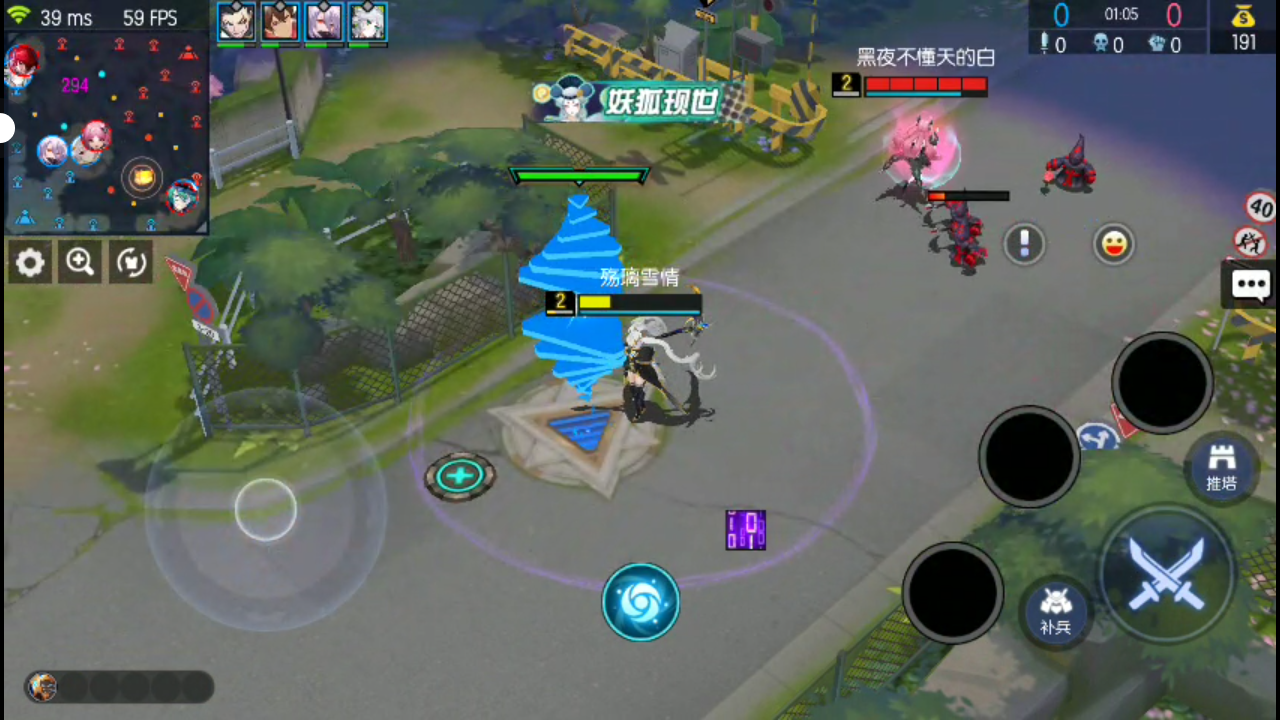Image resolution: width=1280 pixels, height=720 pixels.
Task: Tap the gold bag showing 191 coins
Action: [x=1245, y=26]
